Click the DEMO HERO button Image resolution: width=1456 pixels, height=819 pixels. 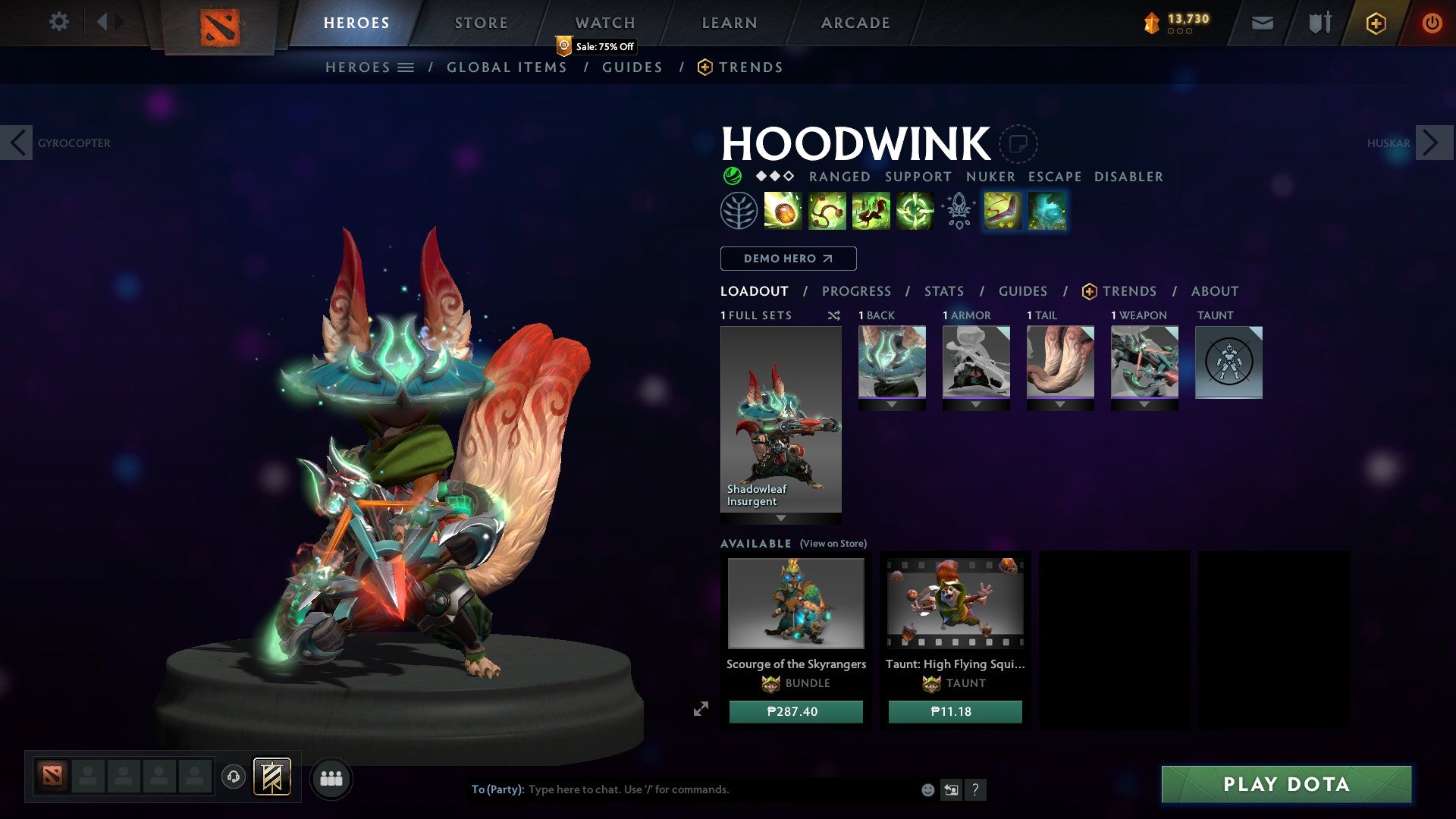point(787,258)
